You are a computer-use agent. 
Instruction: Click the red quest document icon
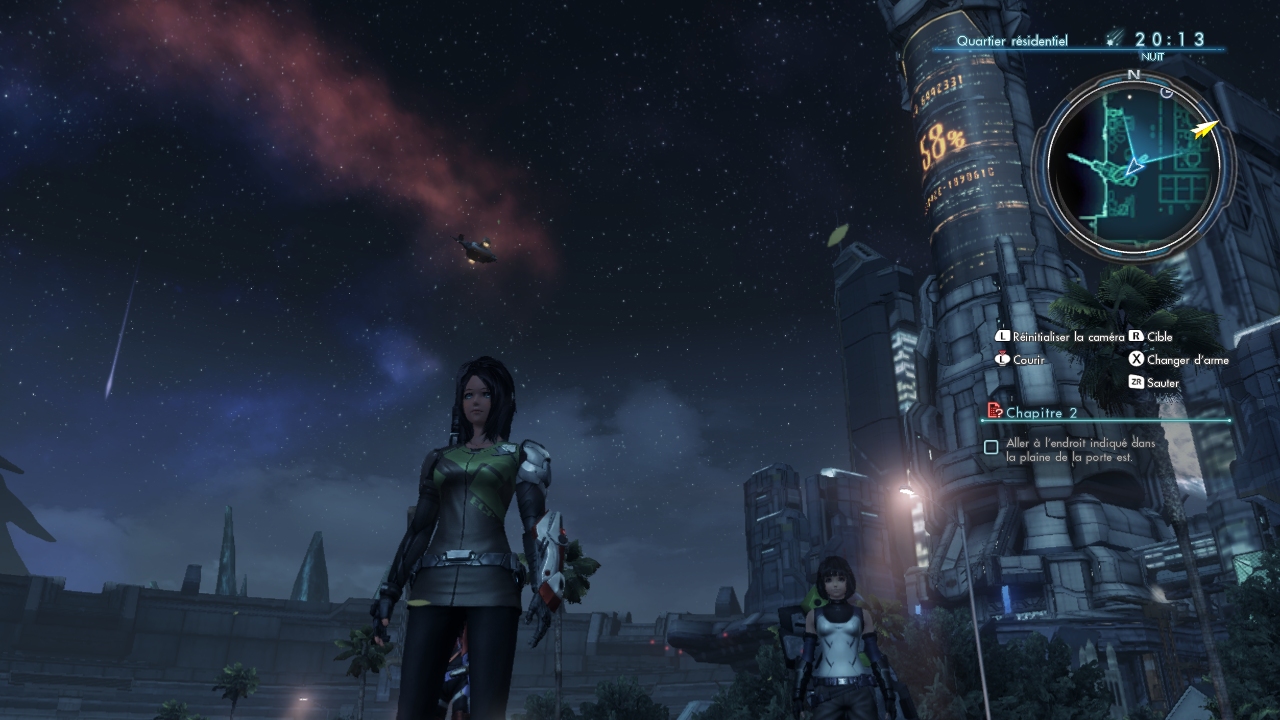pyautogui.click(x=994, y=411)
